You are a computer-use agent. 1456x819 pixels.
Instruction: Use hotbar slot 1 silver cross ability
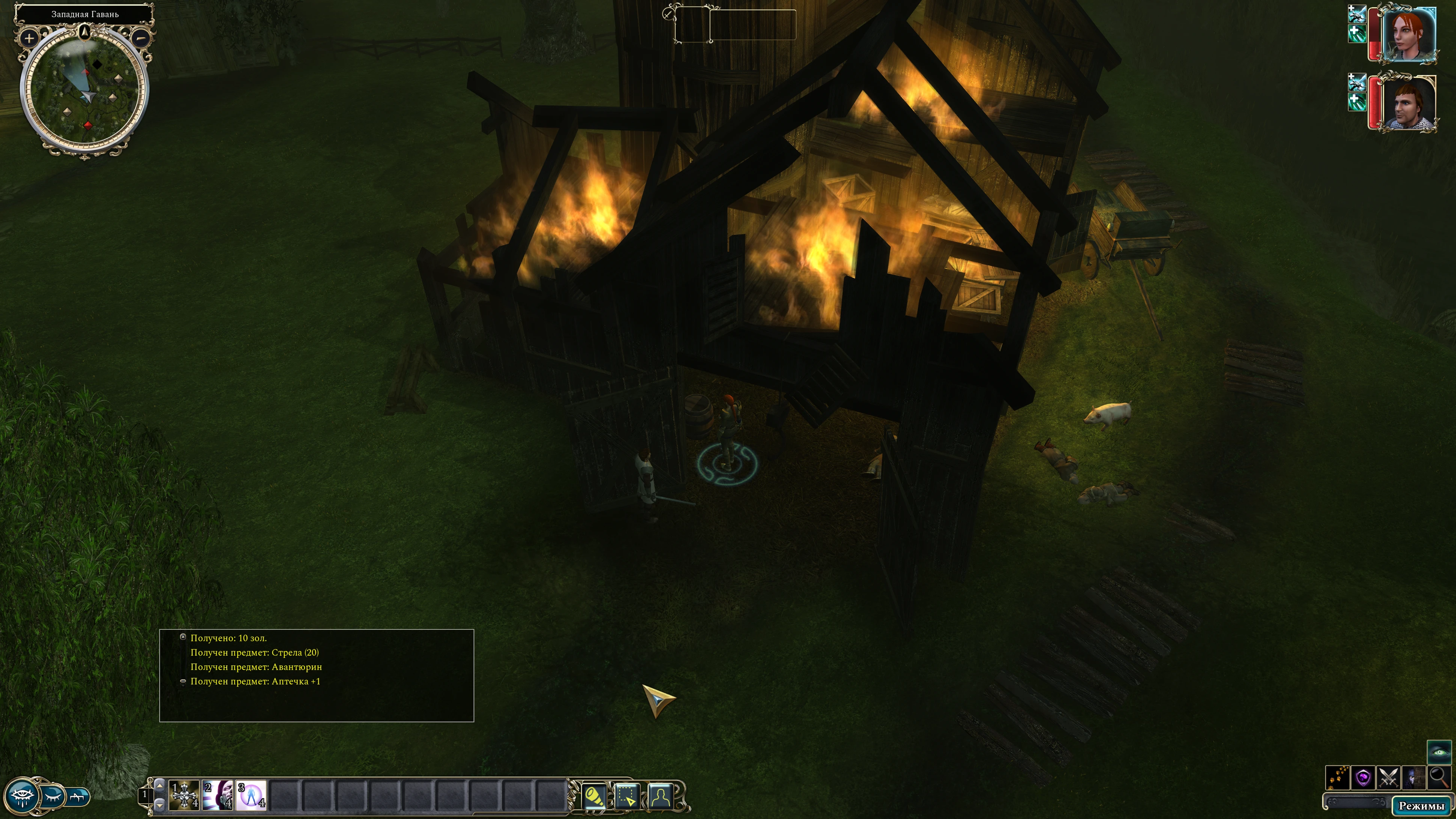184,795
